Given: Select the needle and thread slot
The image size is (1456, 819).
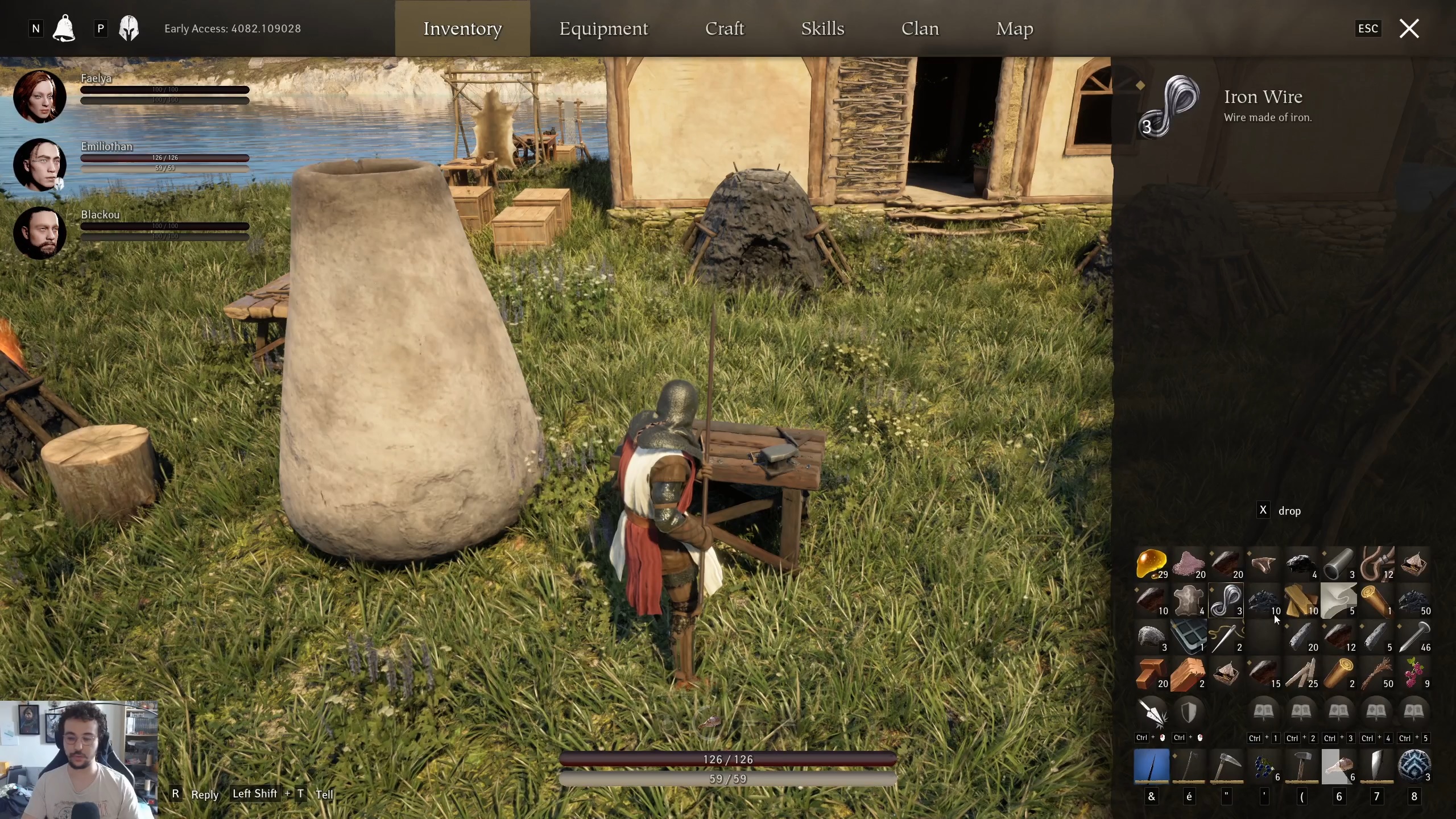Looking at the screenshot, I should click(1226, 637).
